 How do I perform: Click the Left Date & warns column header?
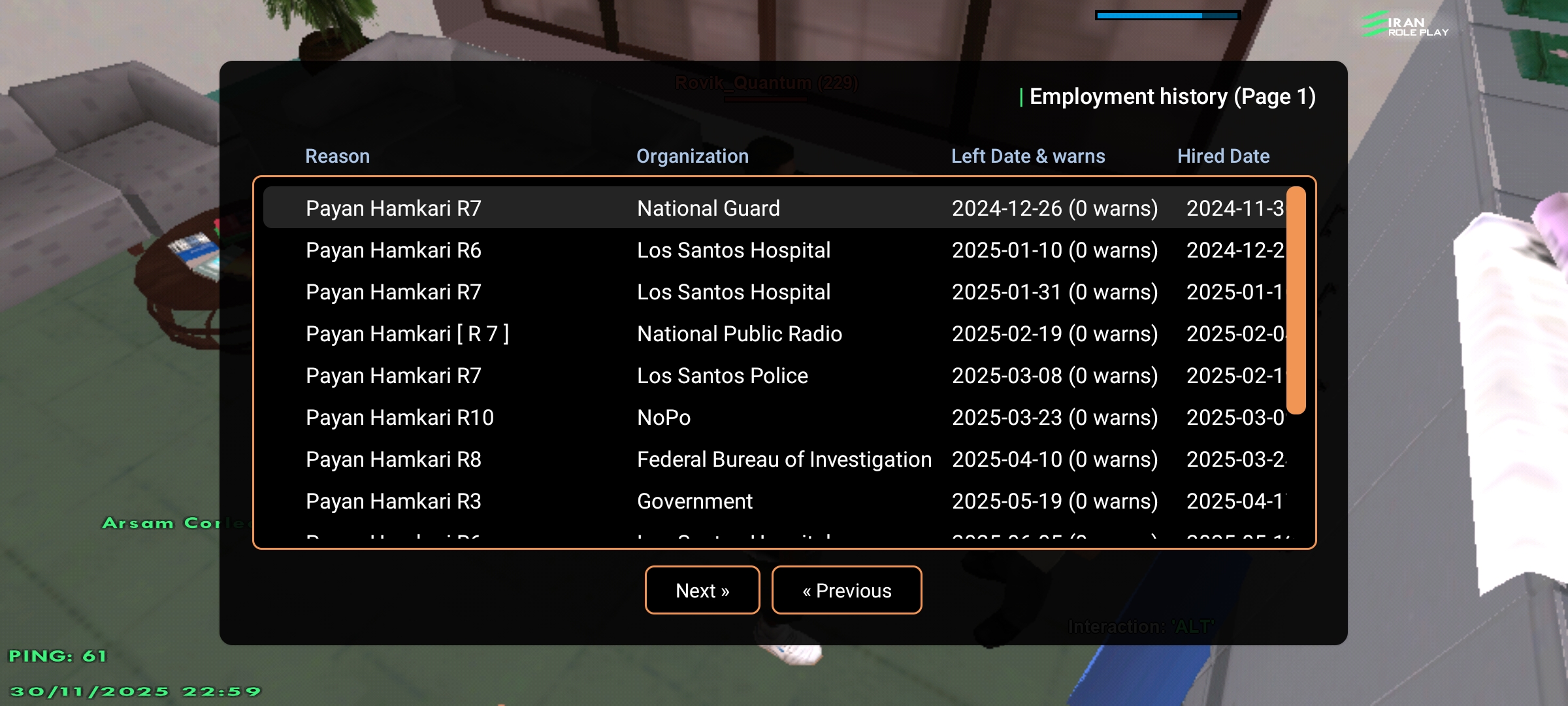pyautogui.click(x=1028, y=156)
